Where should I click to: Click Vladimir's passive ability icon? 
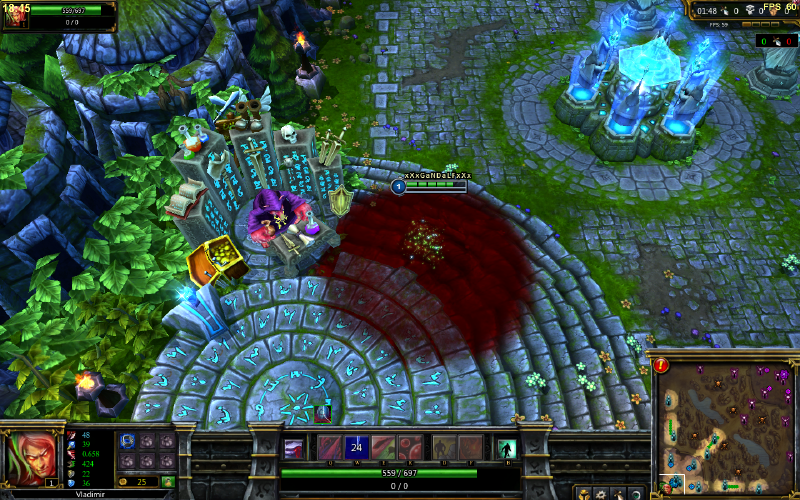tap(295, 448)
